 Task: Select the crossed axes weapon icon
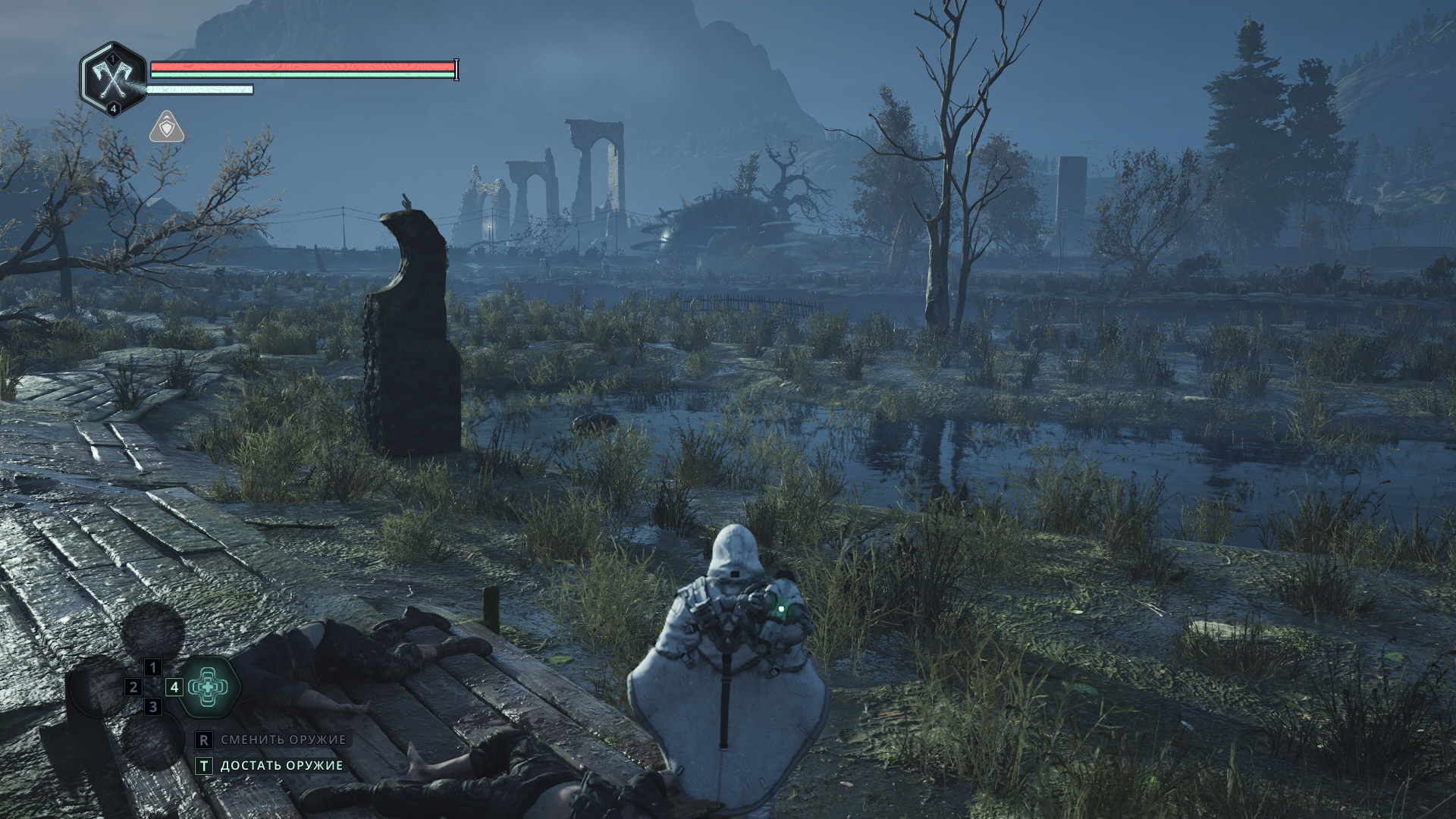click(x=113, y=78)
